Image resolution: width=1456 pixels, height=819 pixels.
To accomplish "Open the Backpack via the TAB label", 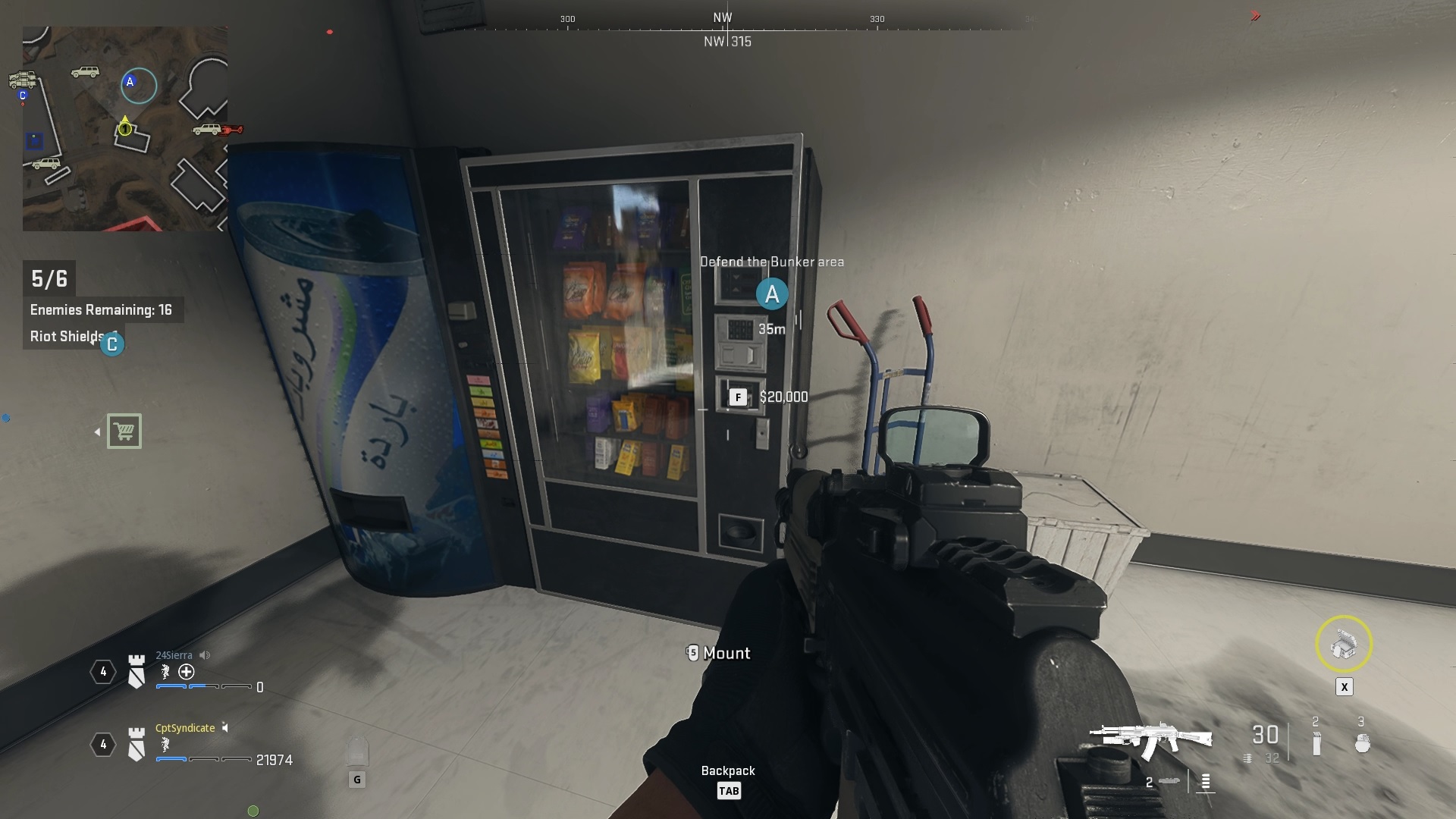I will coord(729,790).
